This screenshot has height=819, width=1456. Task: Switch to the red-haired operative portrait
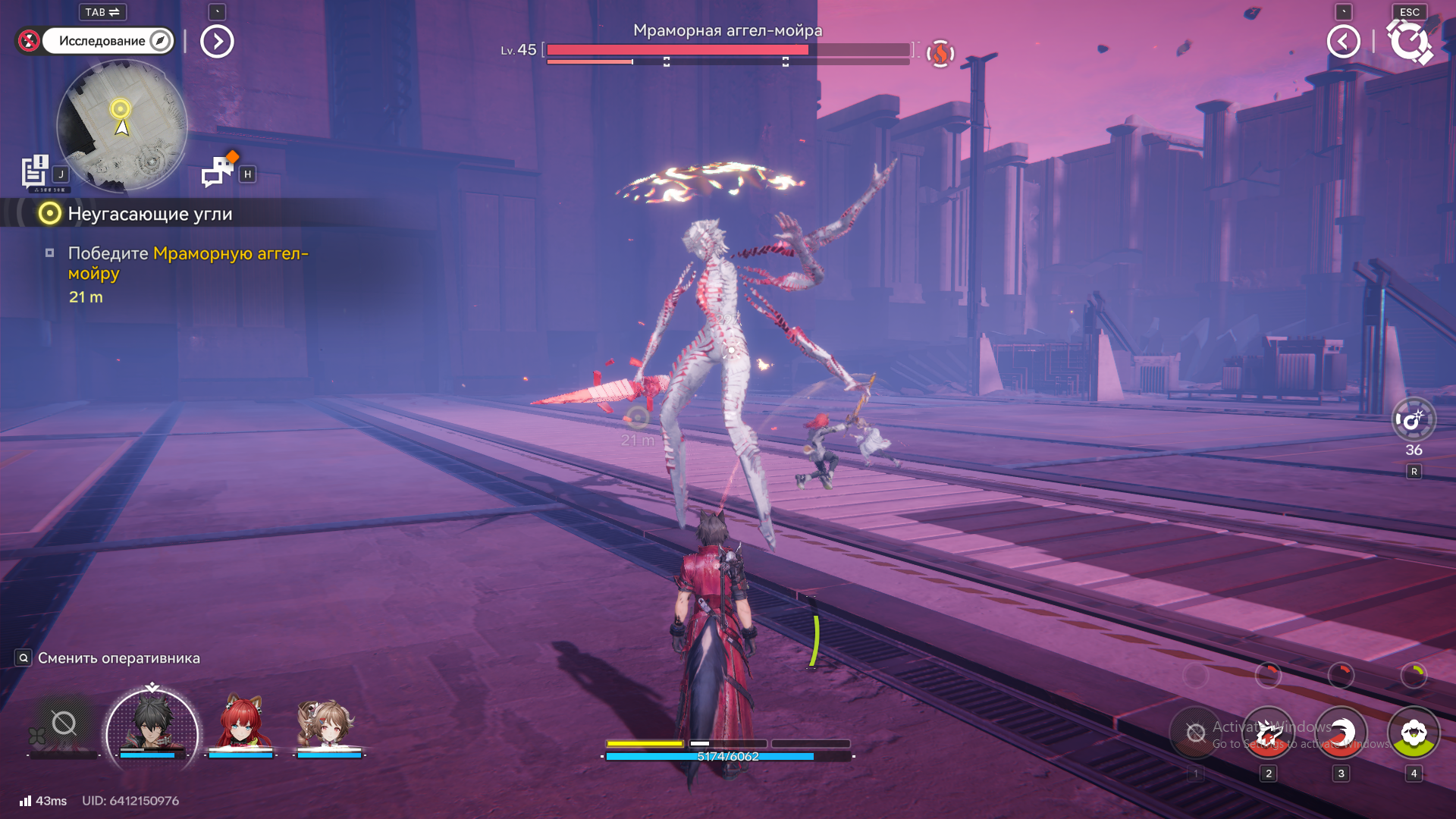241,723
